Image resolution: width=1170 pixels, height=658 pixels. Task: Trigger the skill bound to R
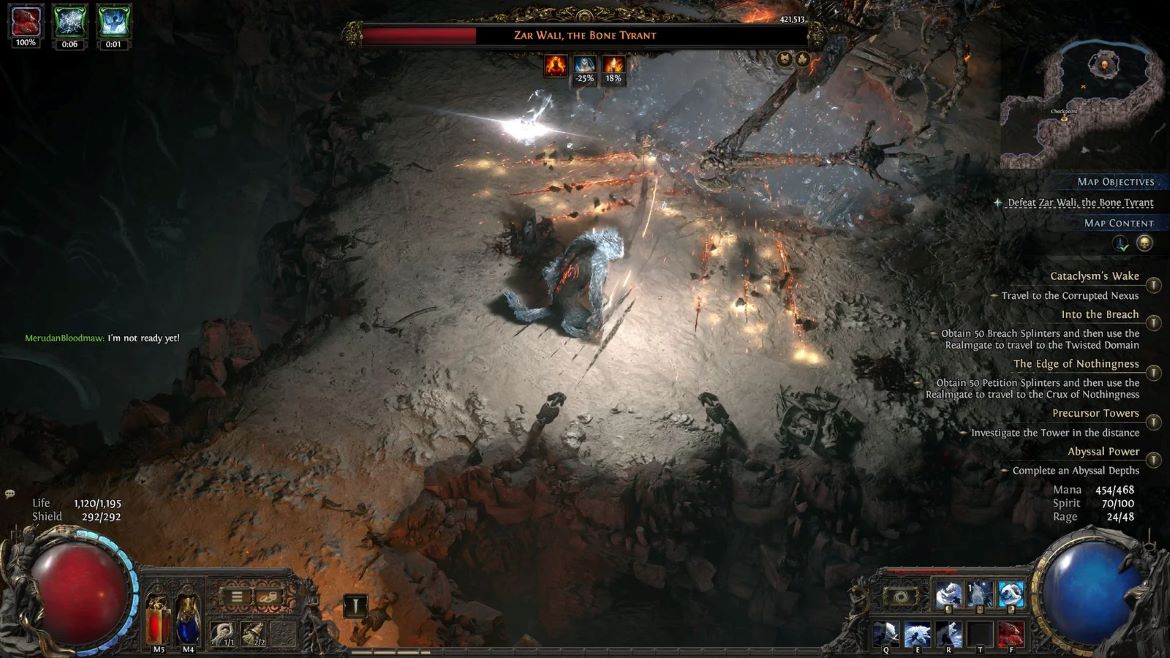click(x=948, y=634)
